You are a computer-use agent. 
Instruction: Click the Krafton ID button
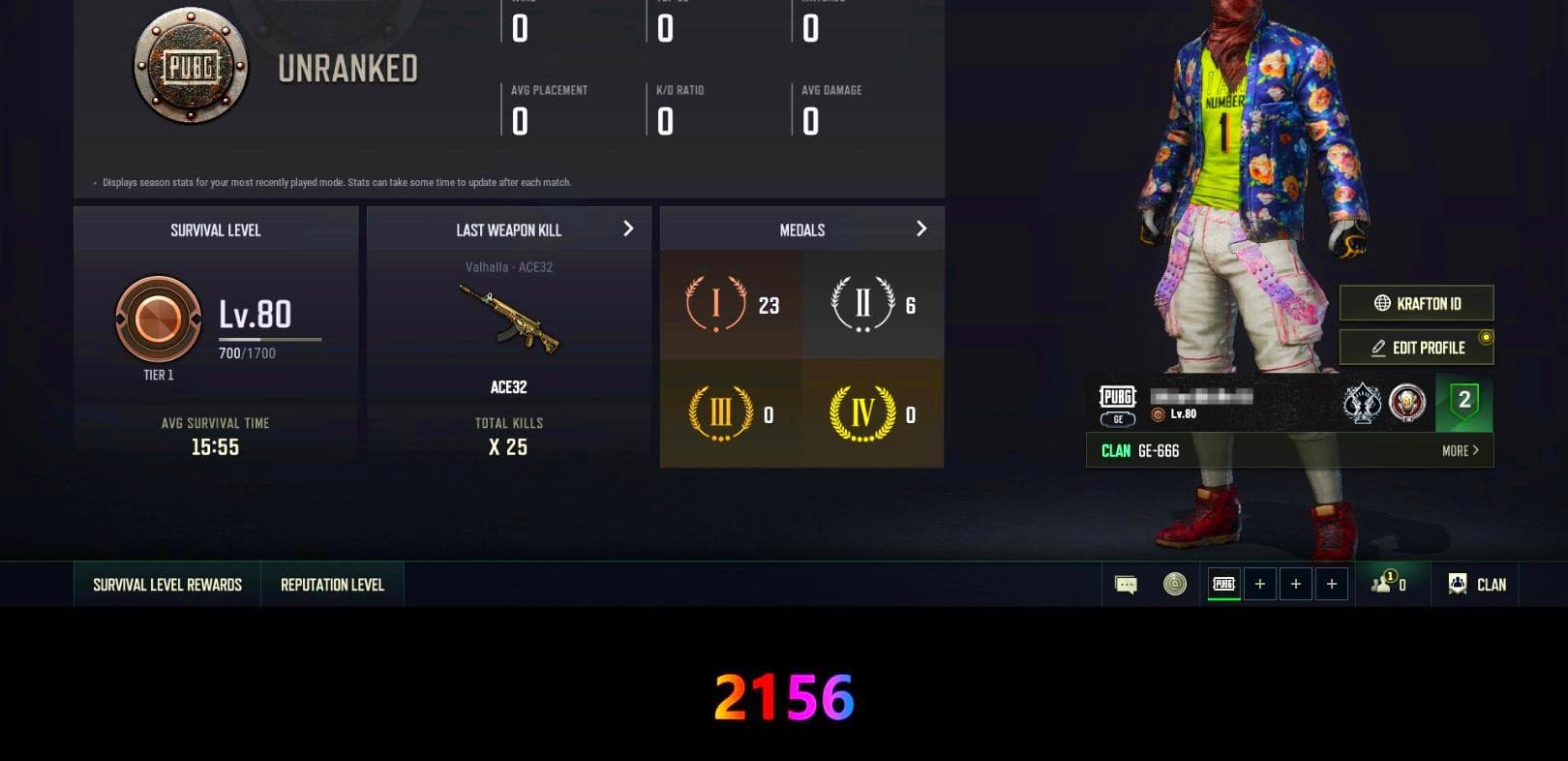coord(1416,303)
